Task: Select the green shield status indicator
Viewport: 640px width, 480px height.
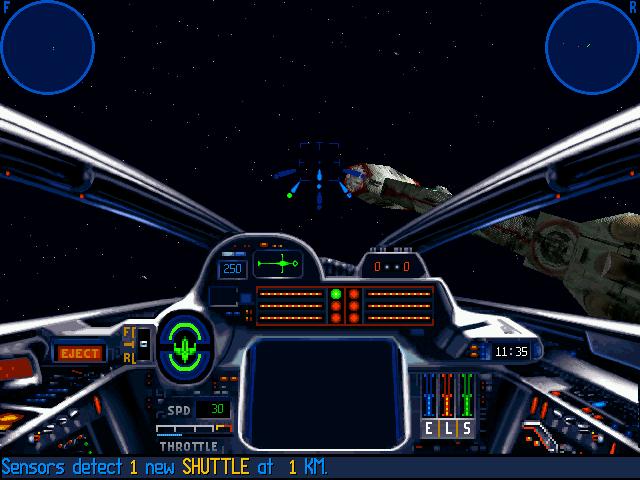Action: pyautogui.click(x=185, y=347)
